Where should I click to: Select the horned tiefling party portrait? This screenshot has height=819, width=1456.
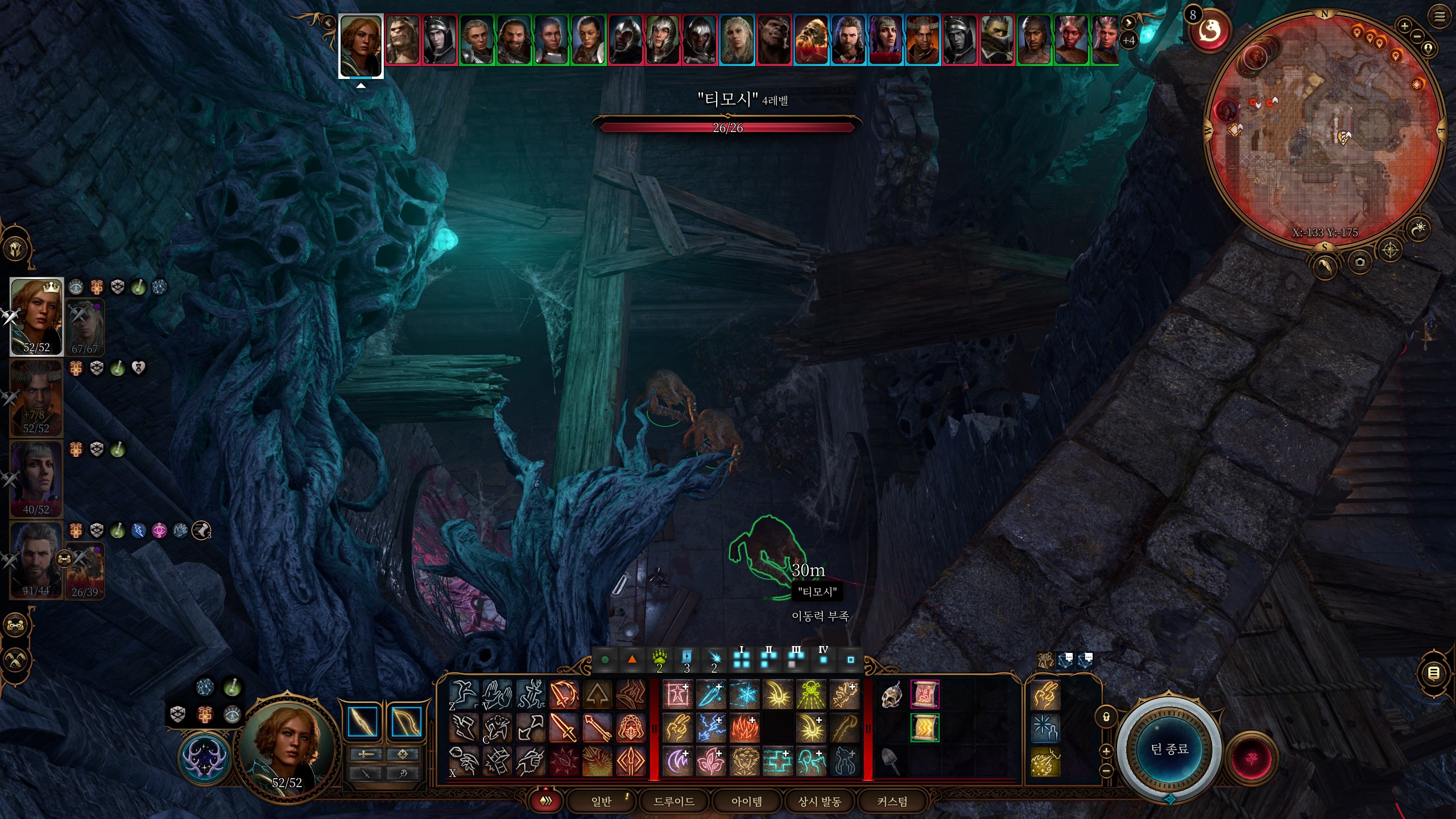pos(36,397)
